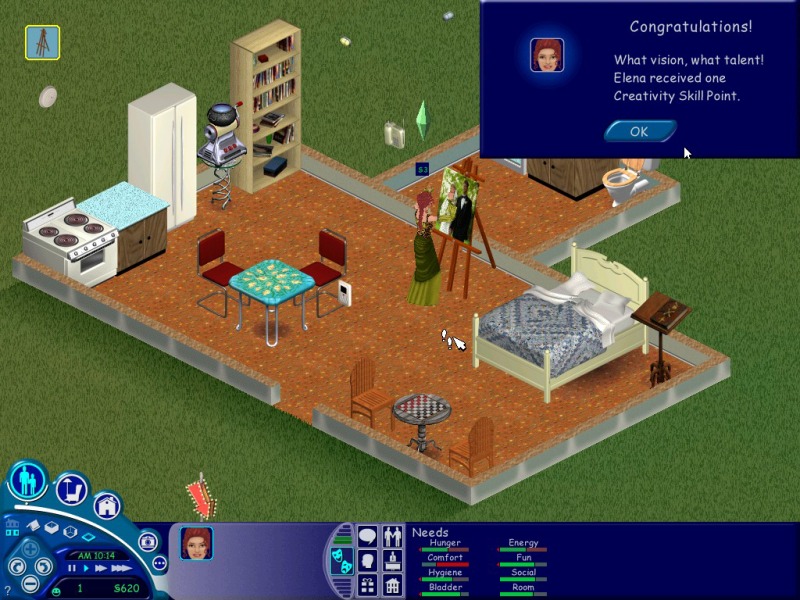Open Buy mode with the chair icon
This screenshot has height=600, width=800.
pos(72,491)
